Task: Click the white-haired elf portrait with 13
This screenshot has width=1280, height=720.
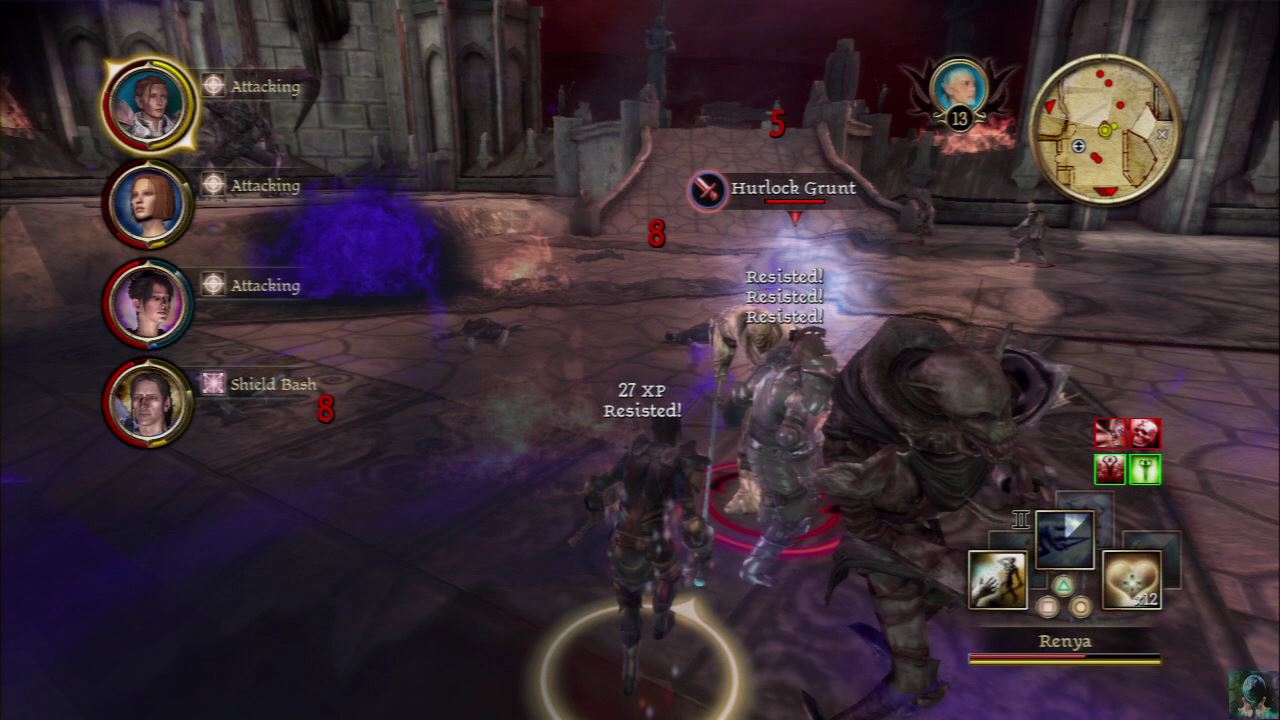Action: pyautogui.click(x=958, y=90)
